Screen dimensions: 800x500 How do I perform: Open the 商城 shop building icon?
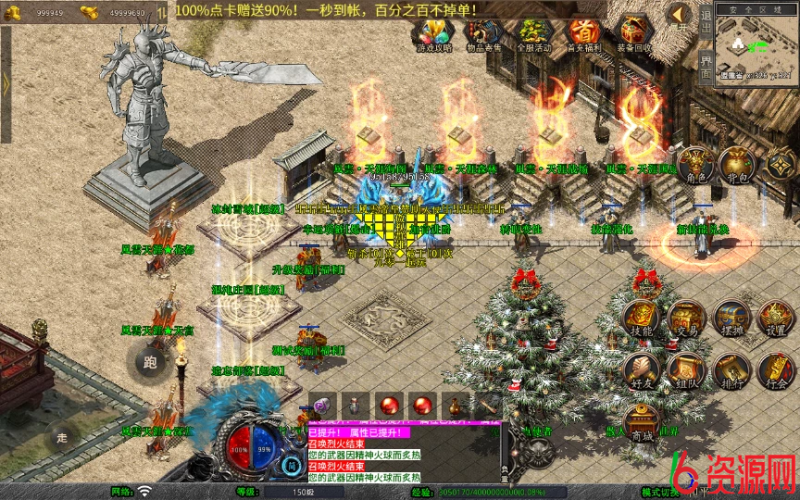click(642, 424)
